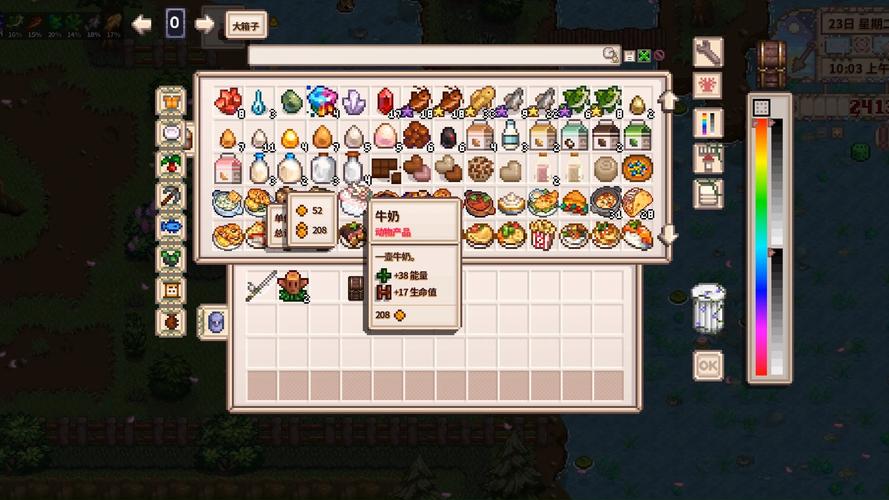889x500 pixels.
Task: Select the red ruby gem slot
Action: [x=385, y=101]
